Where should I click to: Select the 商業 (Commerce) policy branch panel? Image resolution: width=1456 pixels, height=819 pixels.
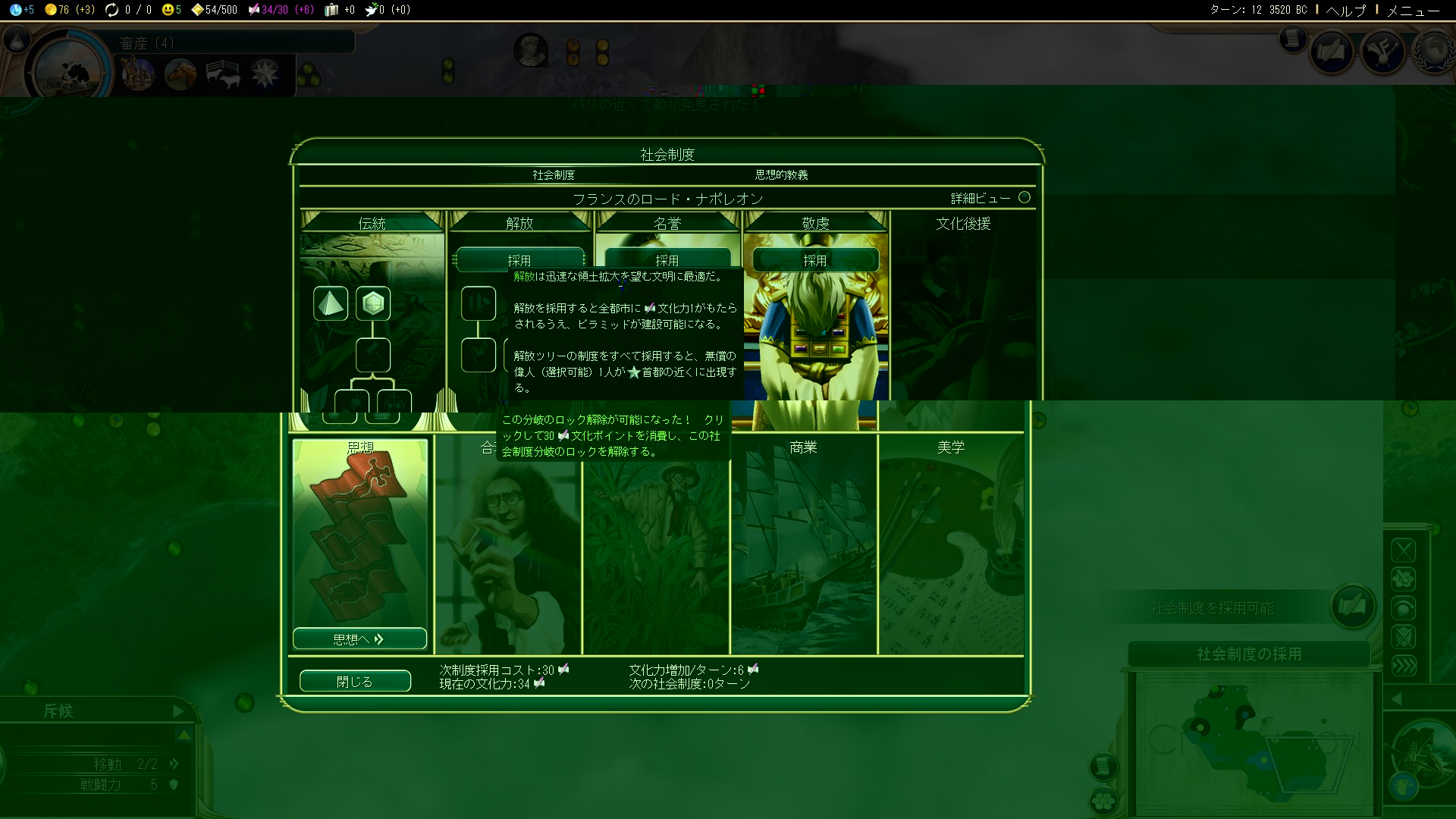pos(804,542)
